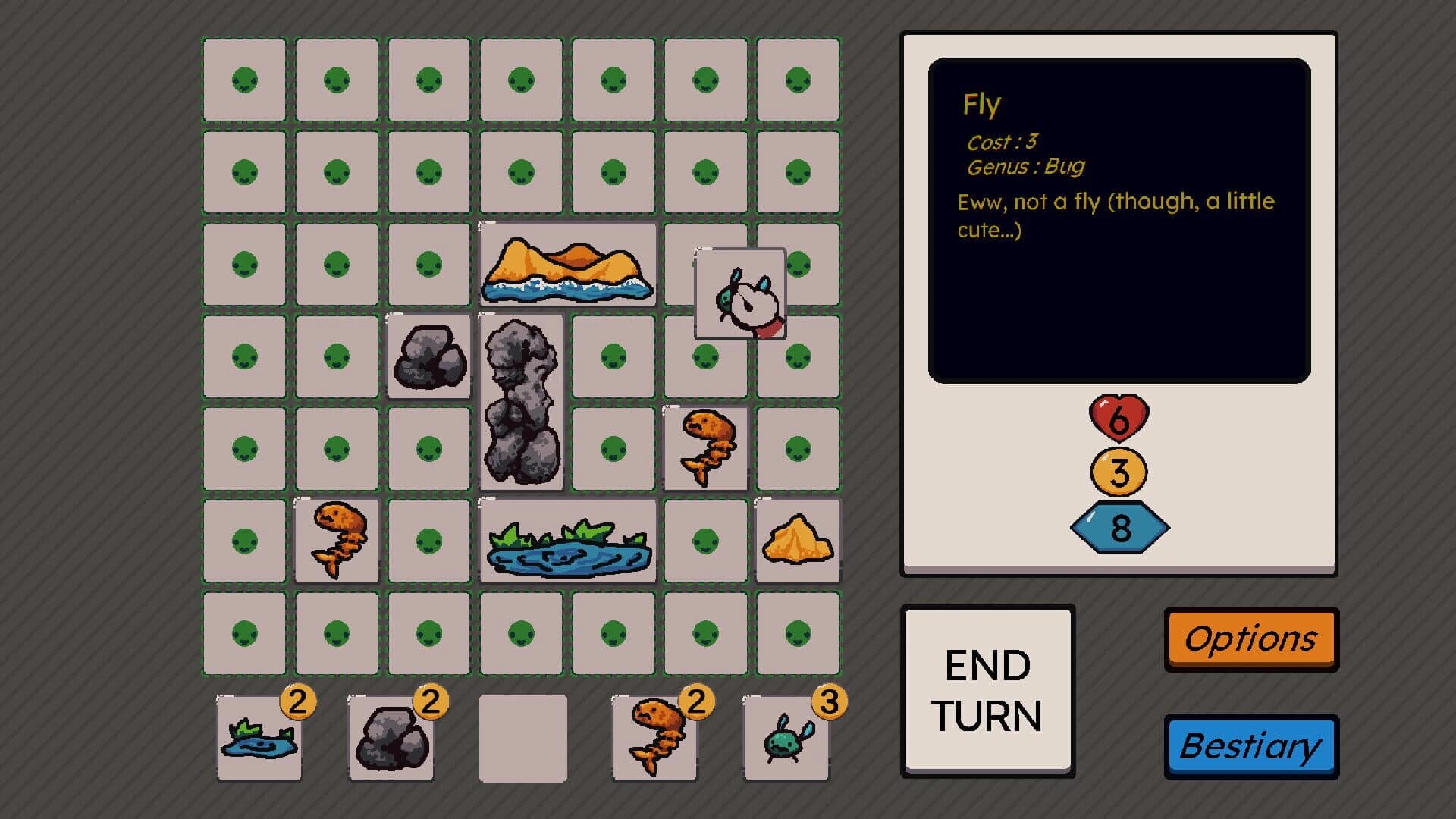The width and height of the screenshot is (1456, 819).
Task: Click the pond tile on the board
Action: pyautogui.click(x=567, y=540)
